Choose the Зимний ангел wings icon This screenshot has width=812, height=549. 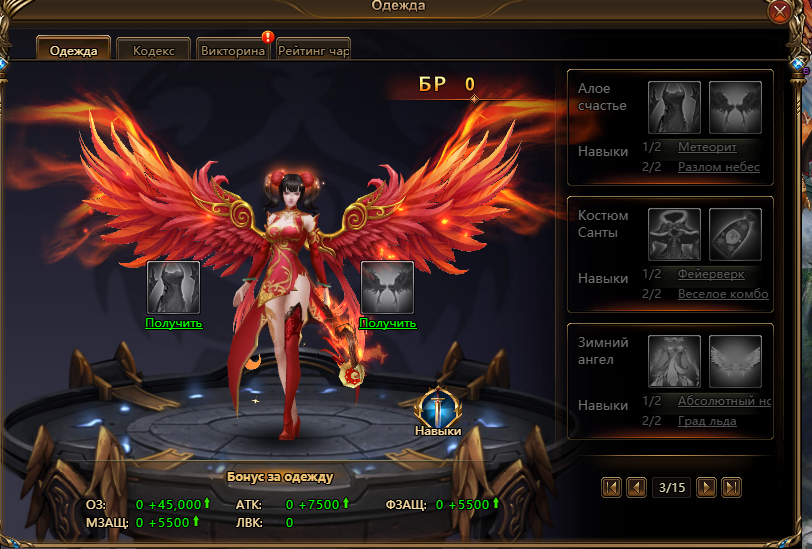tap(736, 361)
